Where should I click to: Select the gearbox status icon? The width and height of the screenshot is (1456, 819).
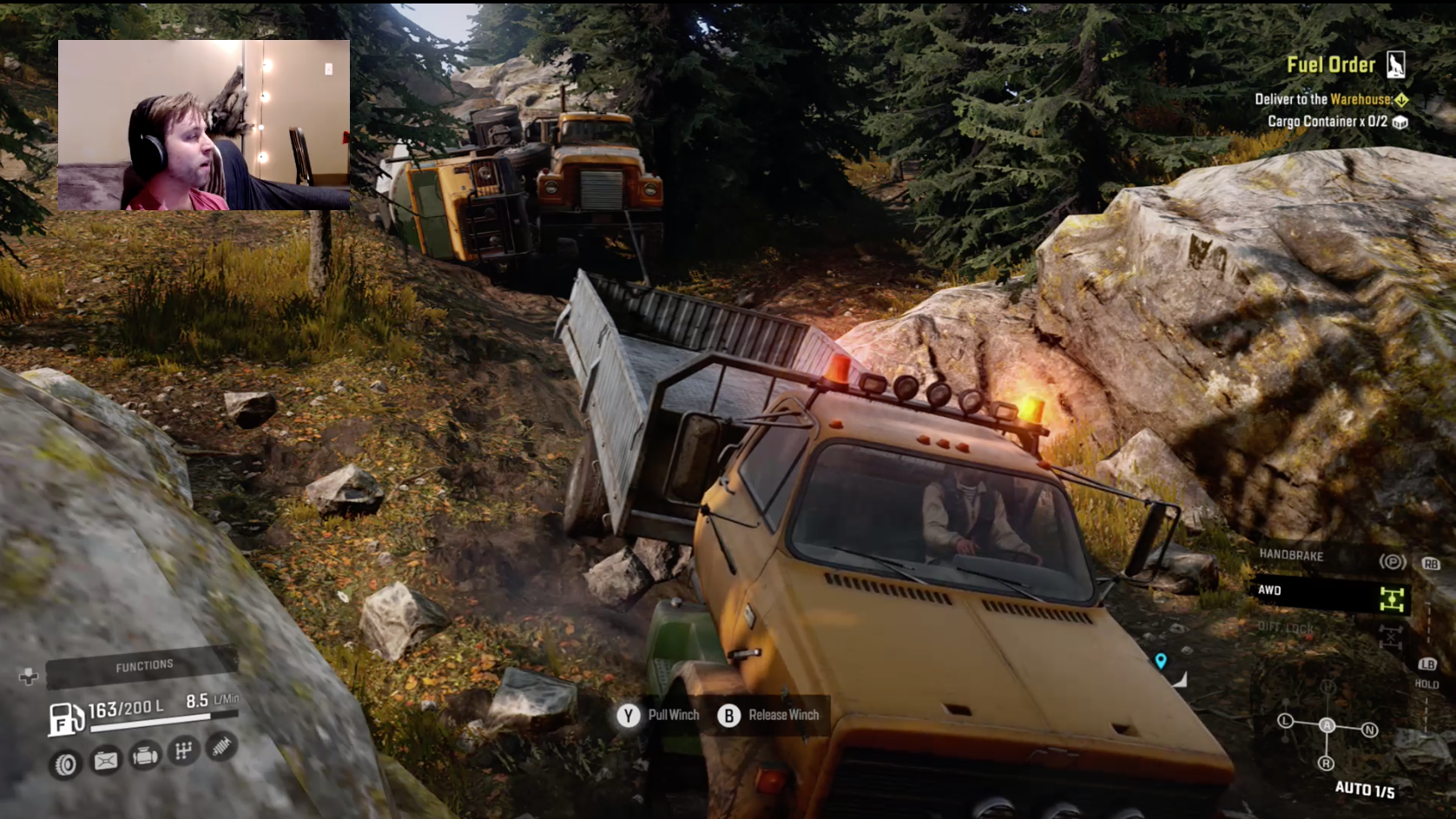point(183,750)
